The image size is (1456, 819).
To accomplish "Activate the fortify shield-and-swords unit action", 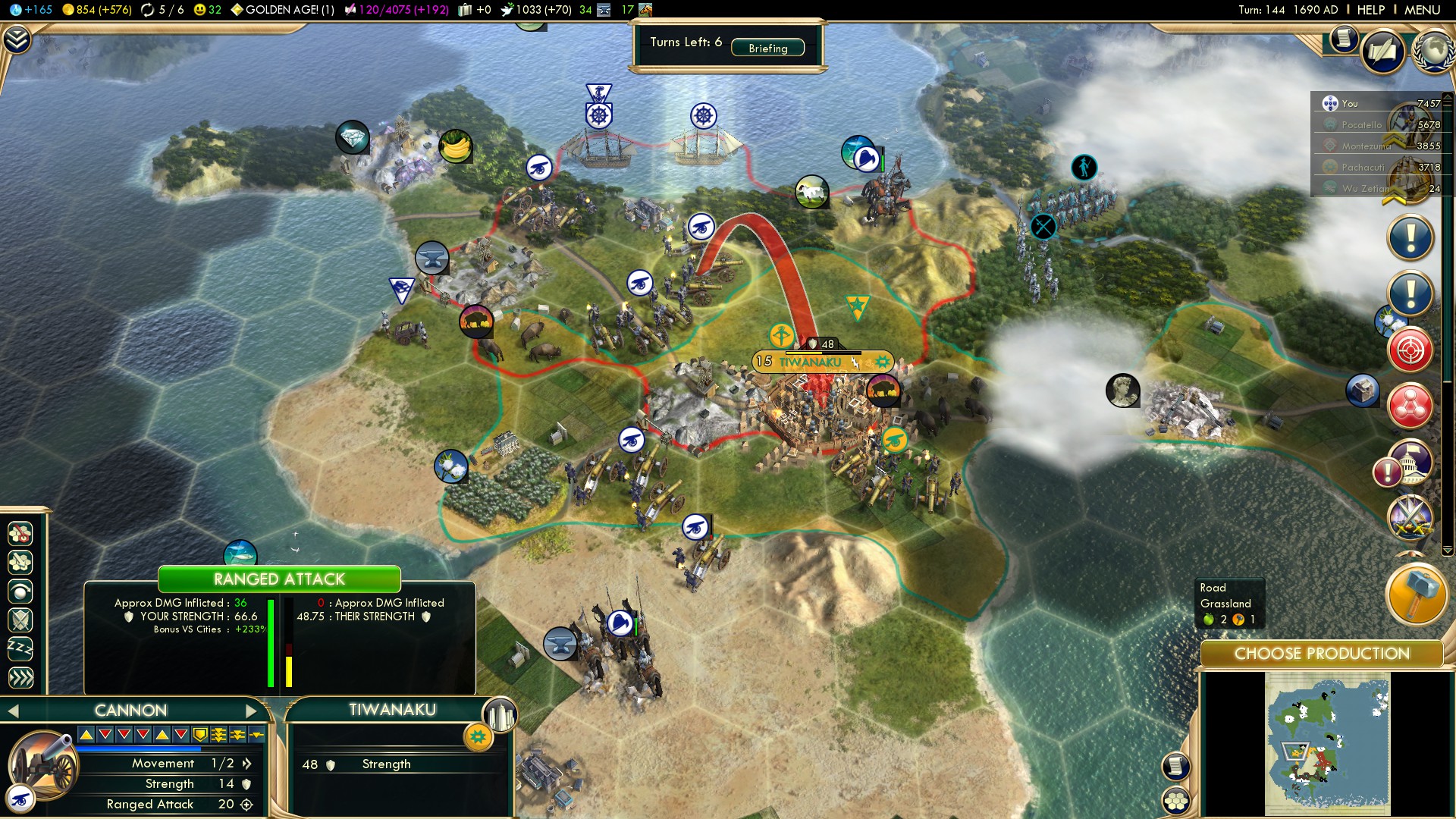I will (20, 620).
